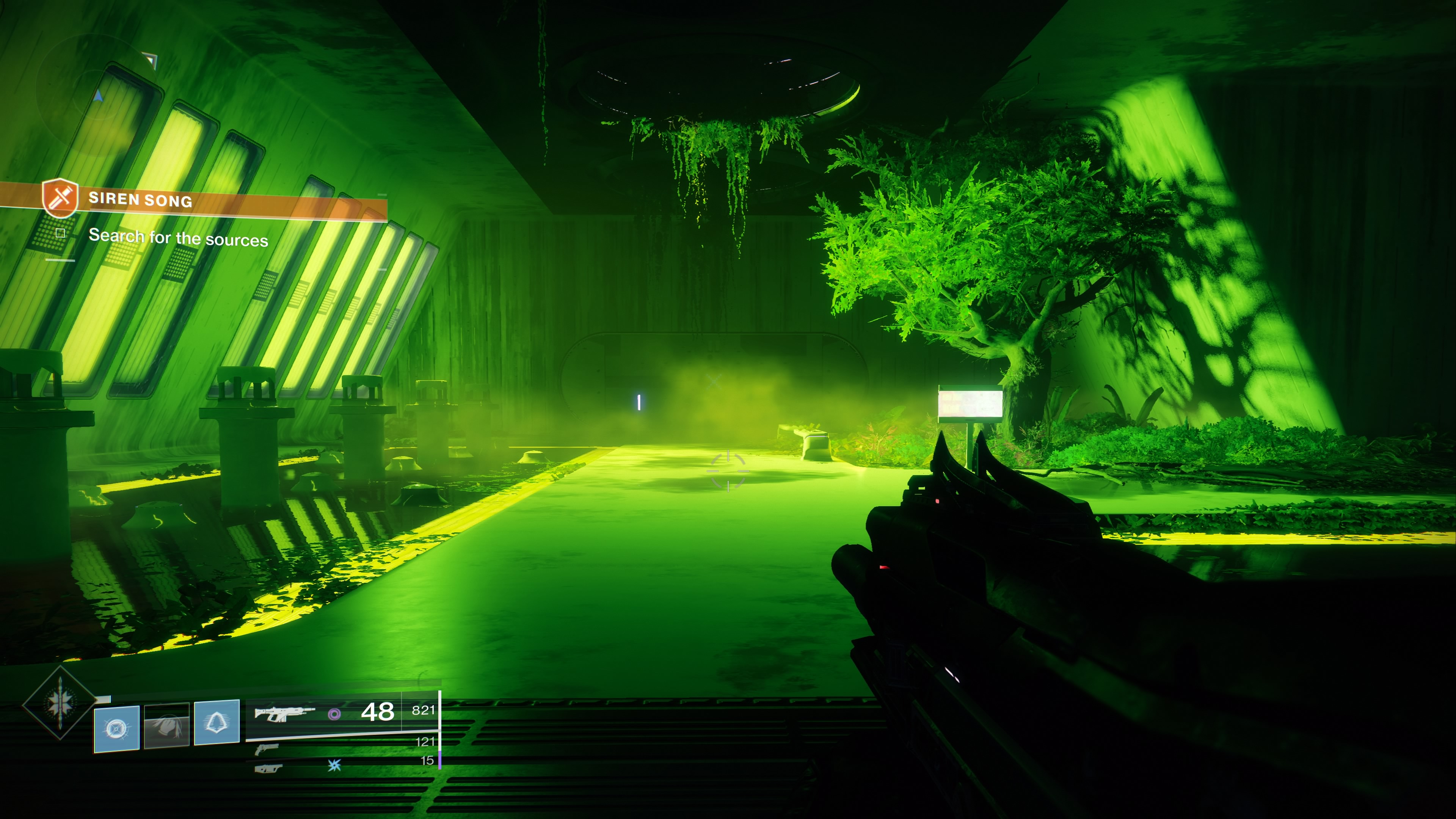Screen dimensions: 1456x819
Task: Trigger the greyed-out hand melee ability
Action: coord(167,726)
